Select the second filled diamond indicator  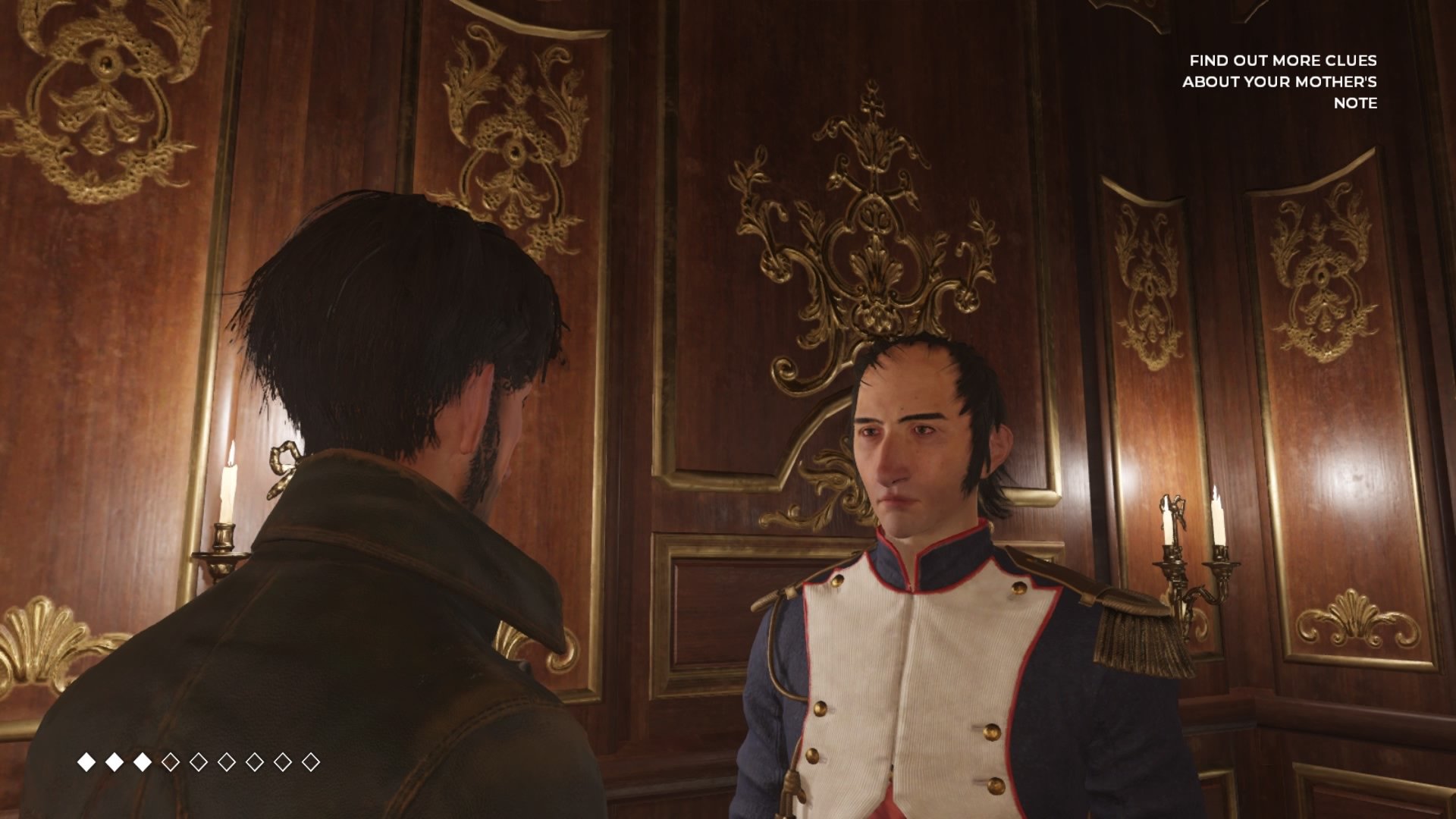click(x=115, y=761)
